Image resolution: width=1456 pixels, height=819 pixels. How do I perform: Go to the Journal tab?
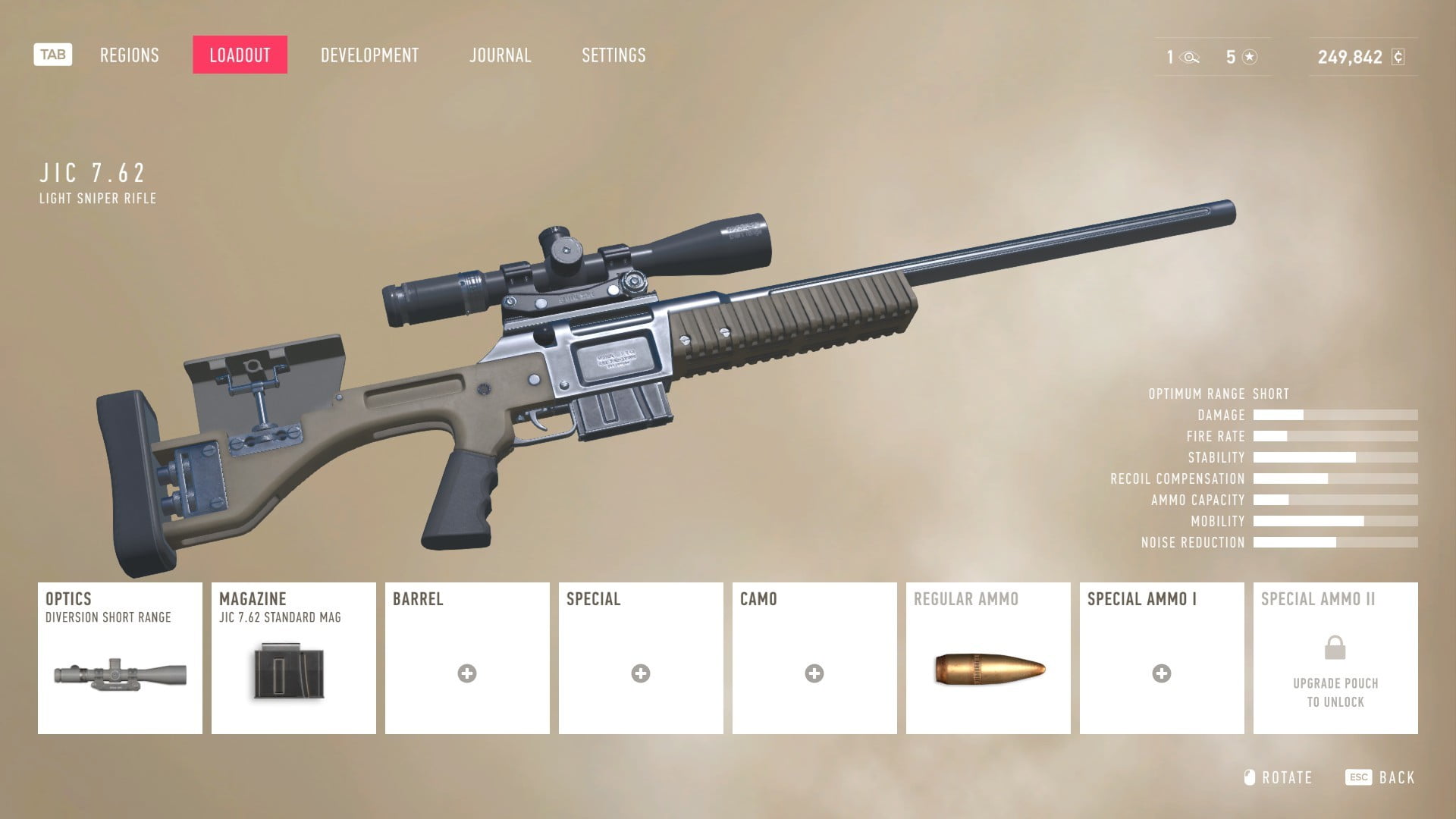click(500, 55)
